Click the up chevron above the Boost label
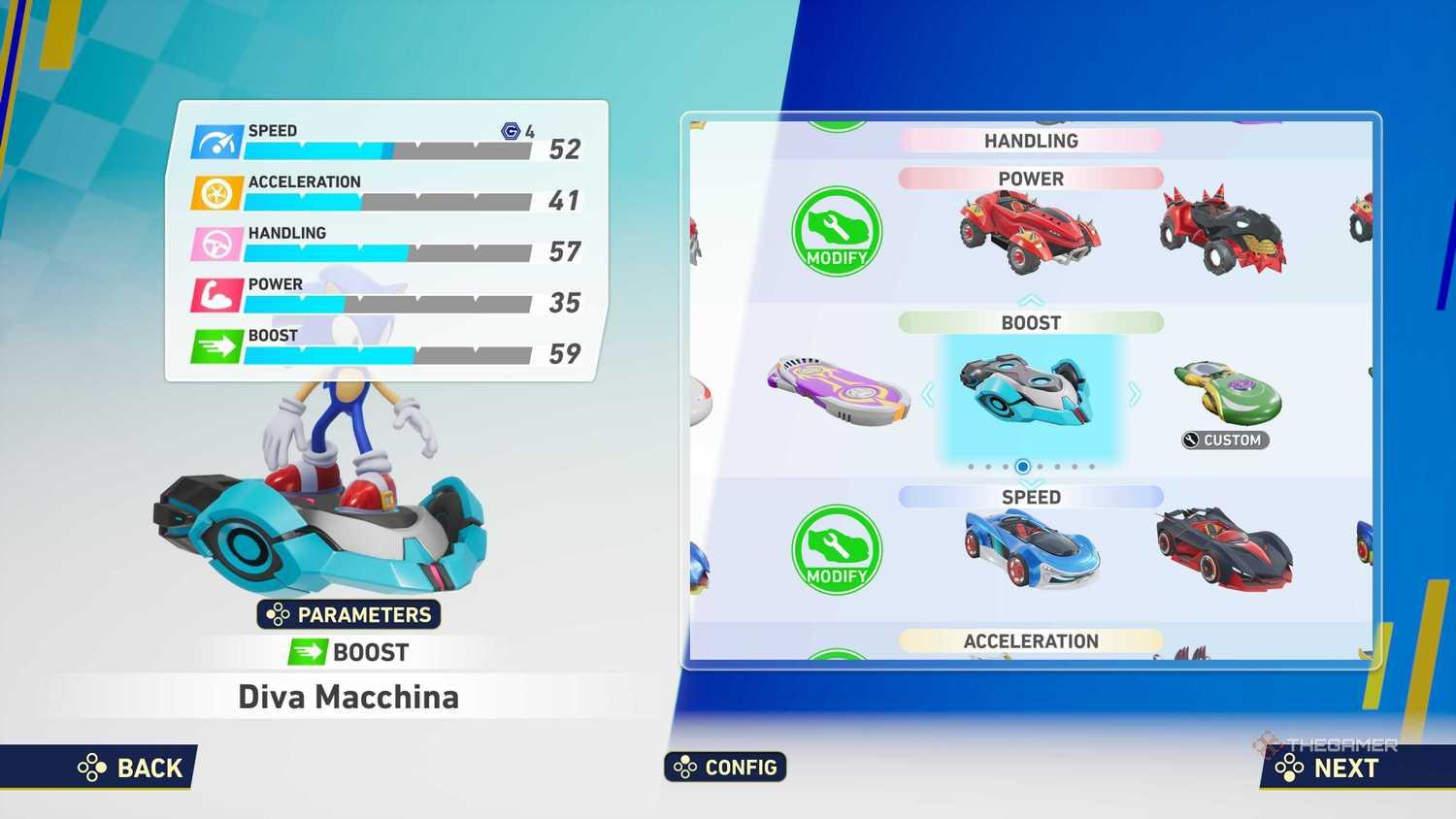Image resolution: width=1456 pixels, height=819 pixels. (x=1031, y=300)
